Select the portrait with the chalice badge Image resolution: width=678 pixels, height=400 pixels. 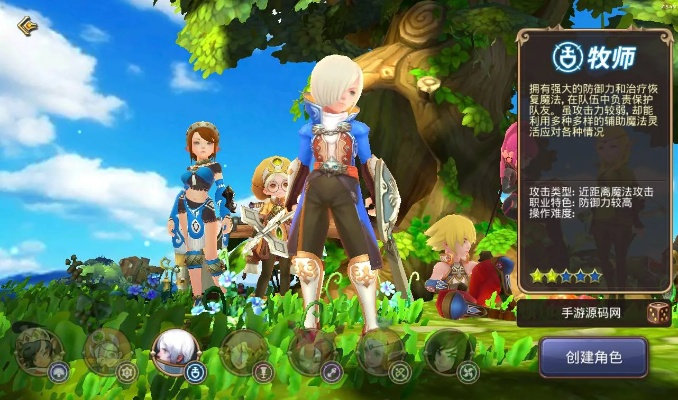click(243, 352)
